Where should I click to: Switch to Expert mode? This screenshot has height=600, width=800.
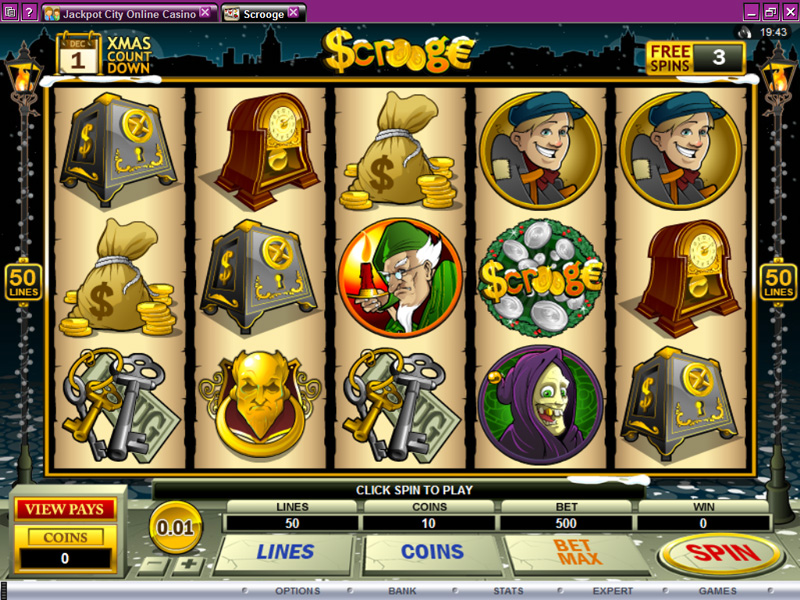pyautogui.click(x=612, y=591)
